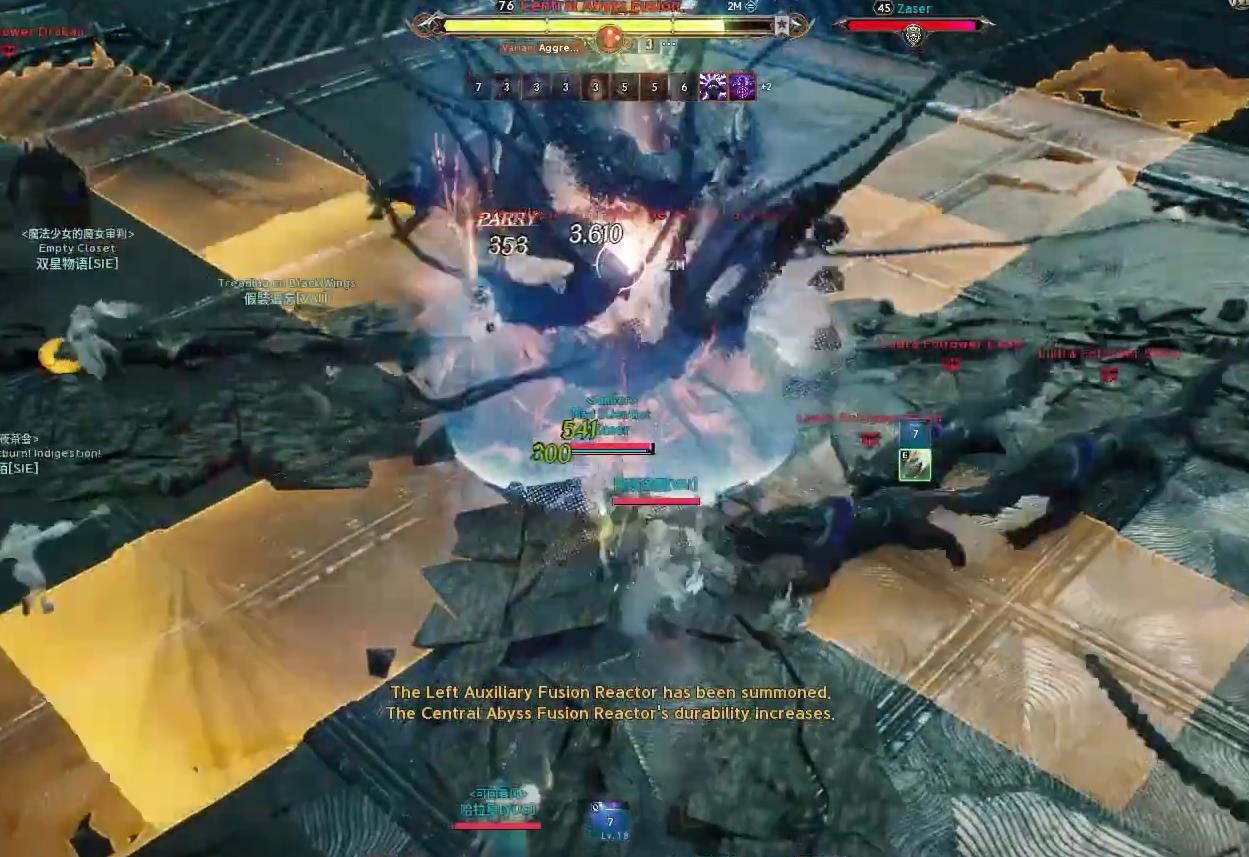Expand the +2 hidden boss effects
Image resolution: width=1249 pixels, height=857 pixels.
click(766, 87)
